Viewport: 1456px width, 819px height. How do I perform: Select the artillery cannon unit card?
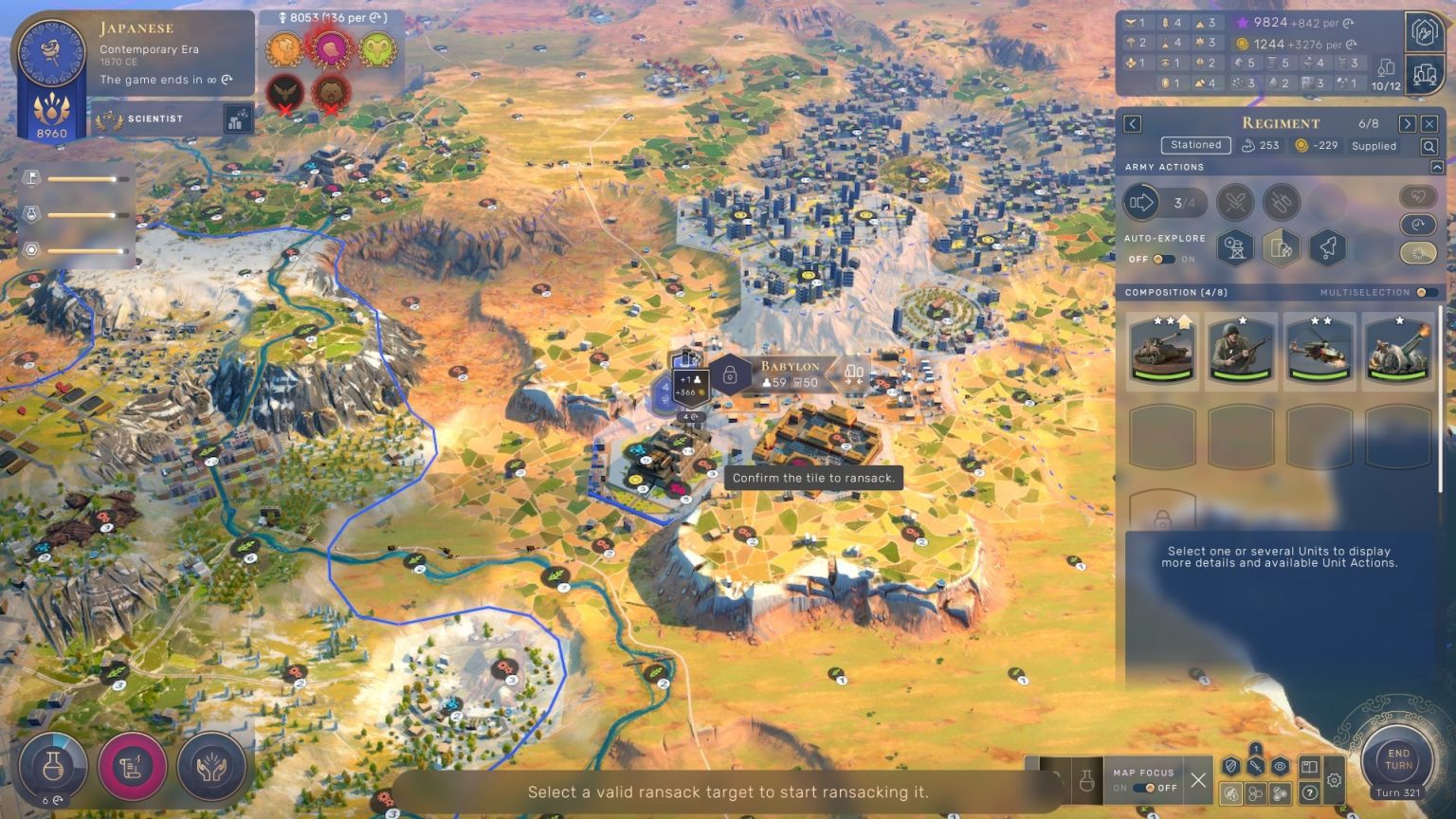tap(1398, 352)
